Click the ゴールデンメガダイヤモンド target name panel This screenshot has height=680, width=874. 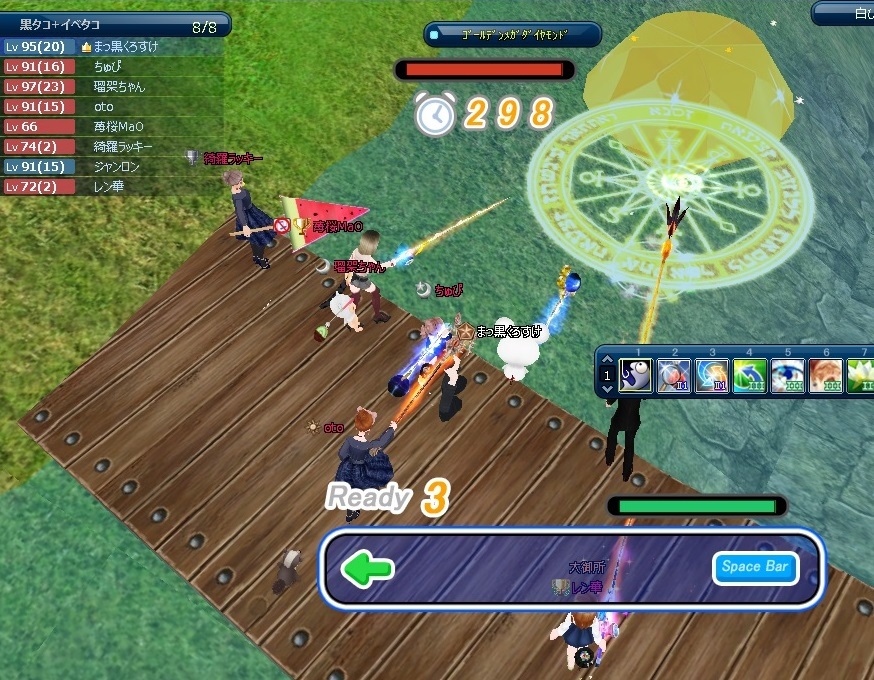(x=513, y=35)
